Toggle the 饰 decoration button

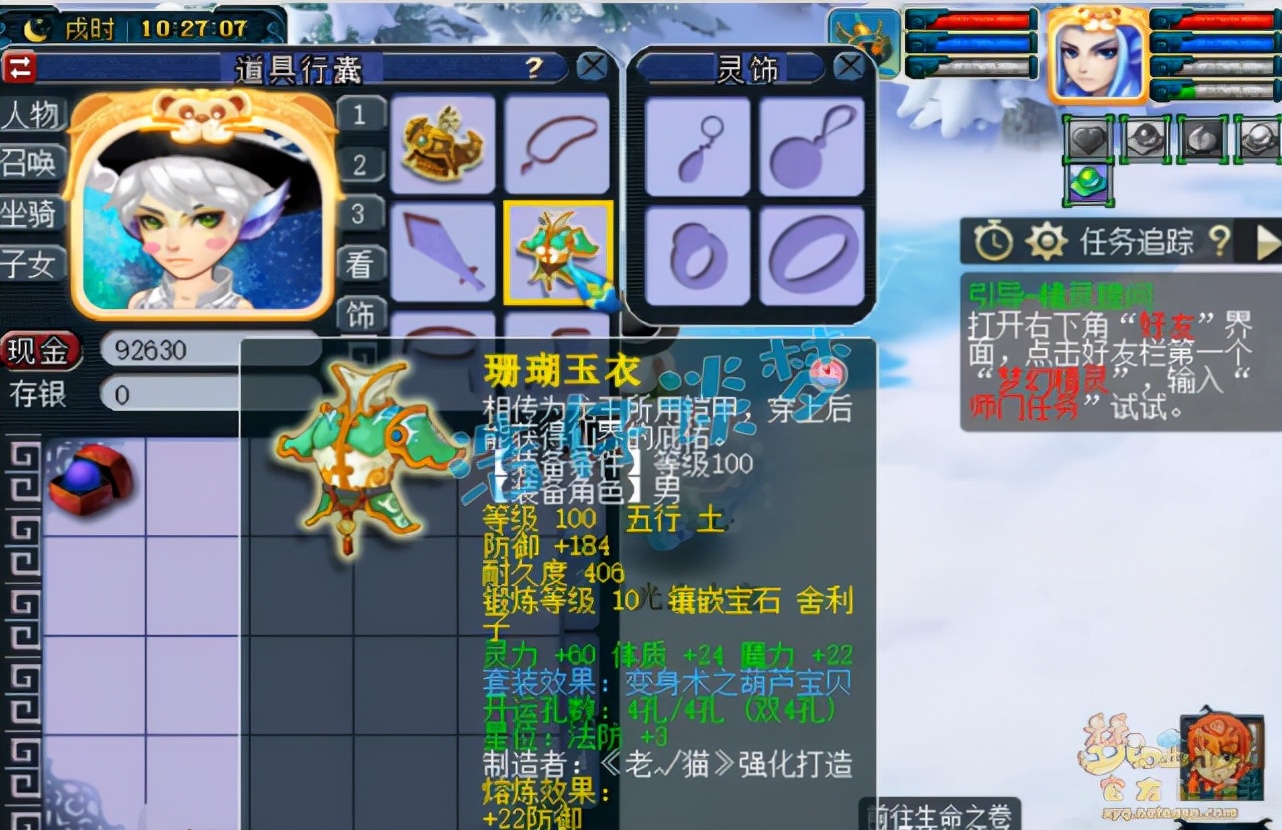point(359,315)
